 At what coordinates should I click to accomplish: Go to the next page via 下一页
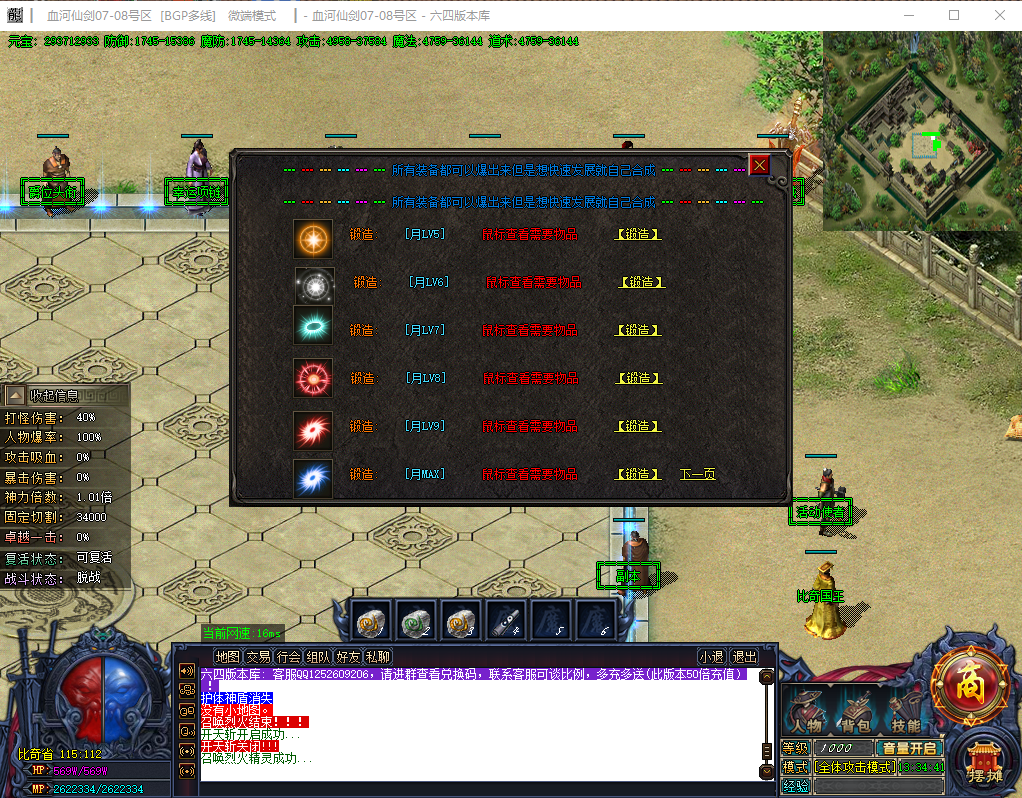click(x=698, y=475)
